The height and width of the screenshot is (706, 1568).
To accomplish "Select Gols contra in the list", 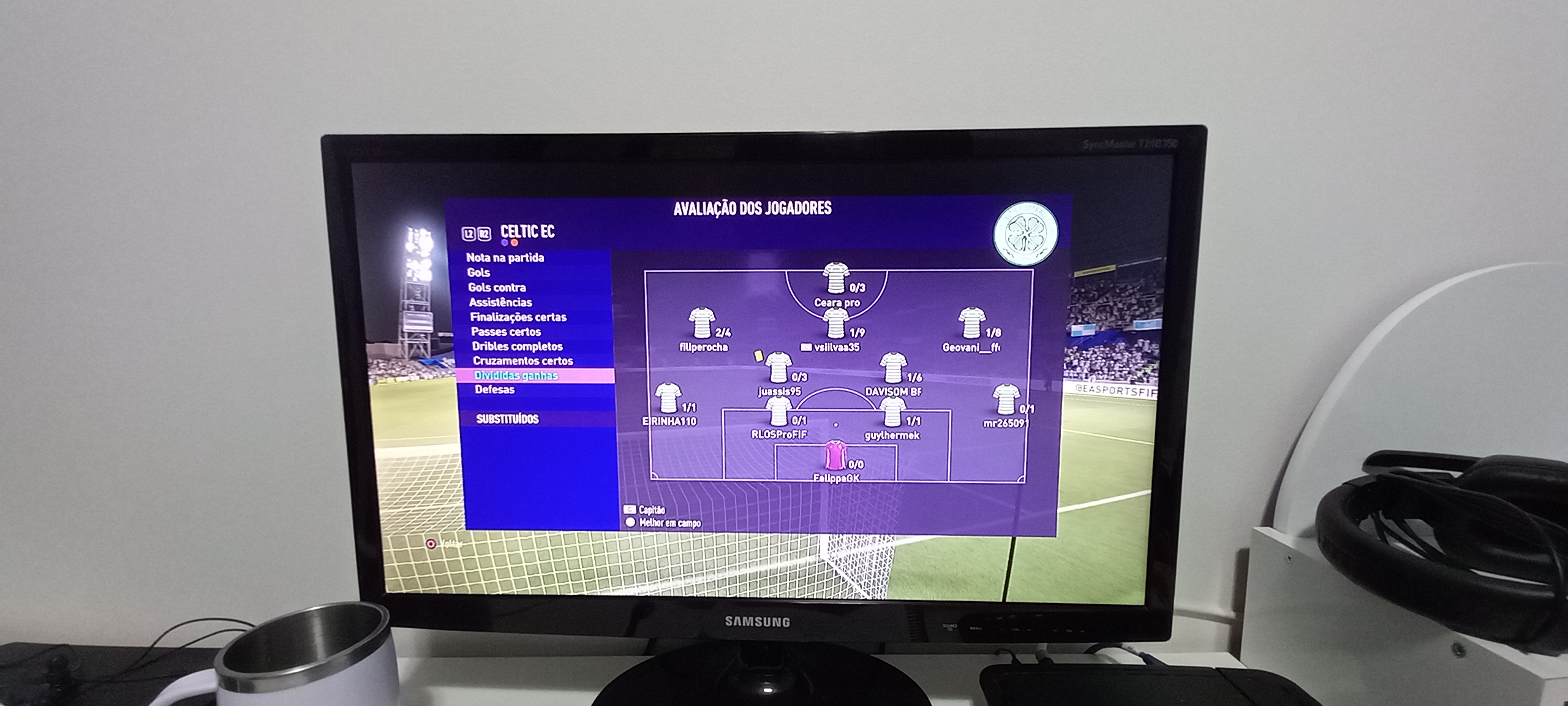I will [x=497, y=287].
